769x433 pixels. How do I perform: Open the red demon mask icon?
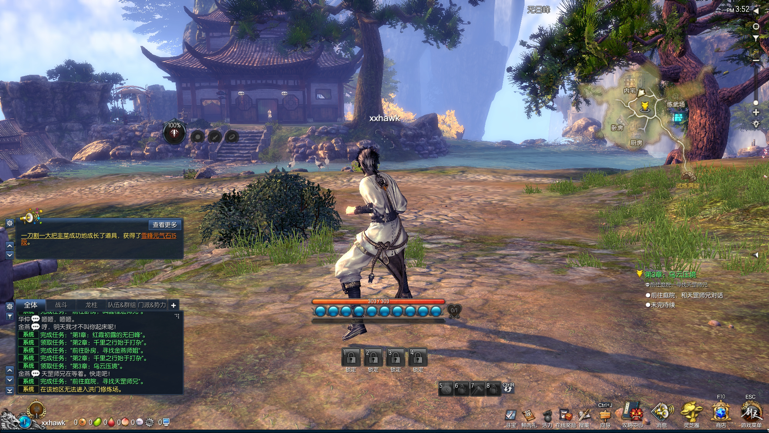click(634, 411)
